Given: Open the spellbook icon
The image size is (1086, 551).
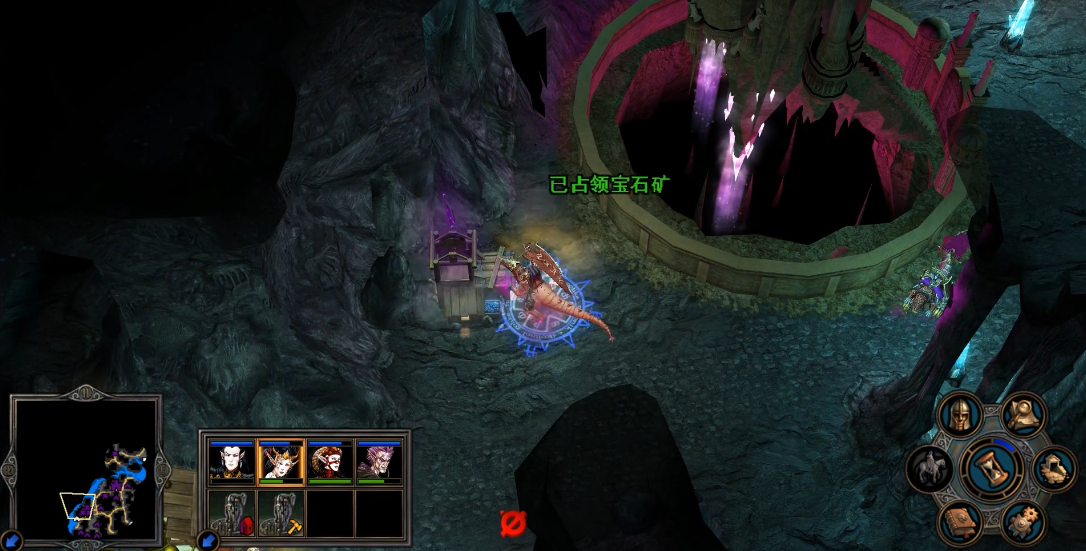Looking at the screenshot, I should tap(960, 522).
